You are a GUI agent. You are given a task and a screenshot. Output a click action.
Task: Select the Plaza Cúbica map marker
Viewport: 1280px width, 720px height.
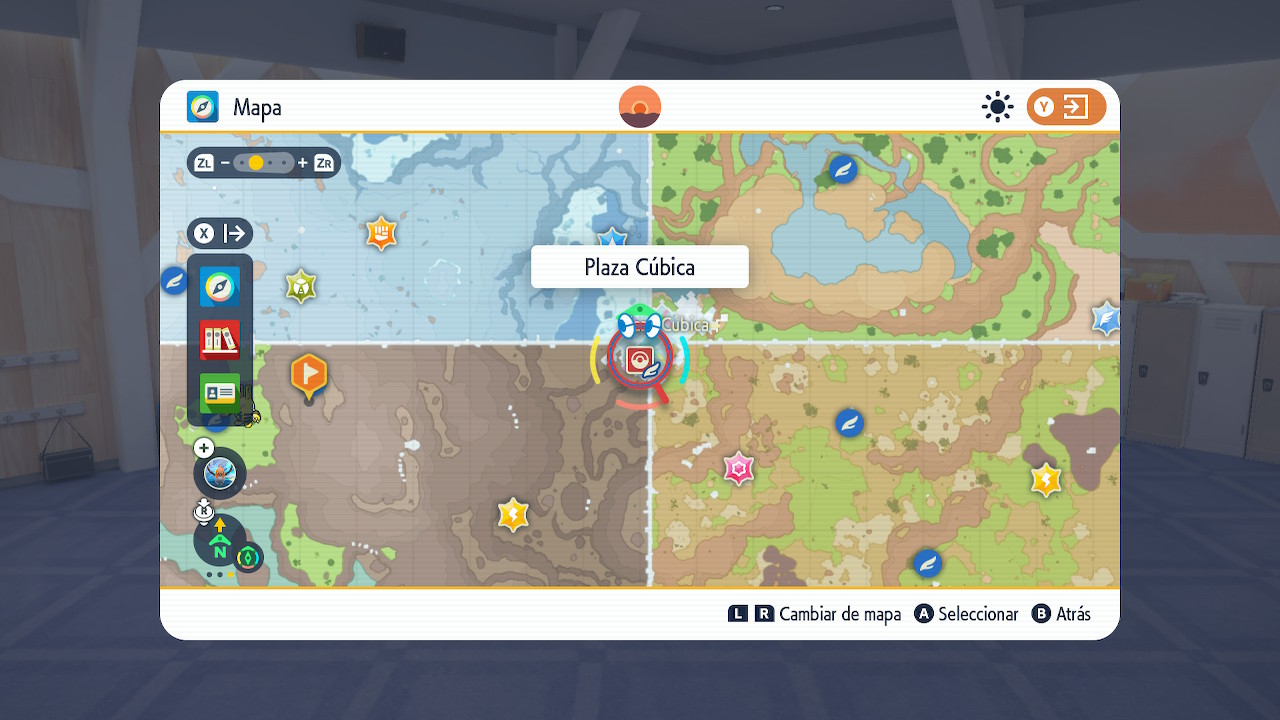[x=640, y=360]
